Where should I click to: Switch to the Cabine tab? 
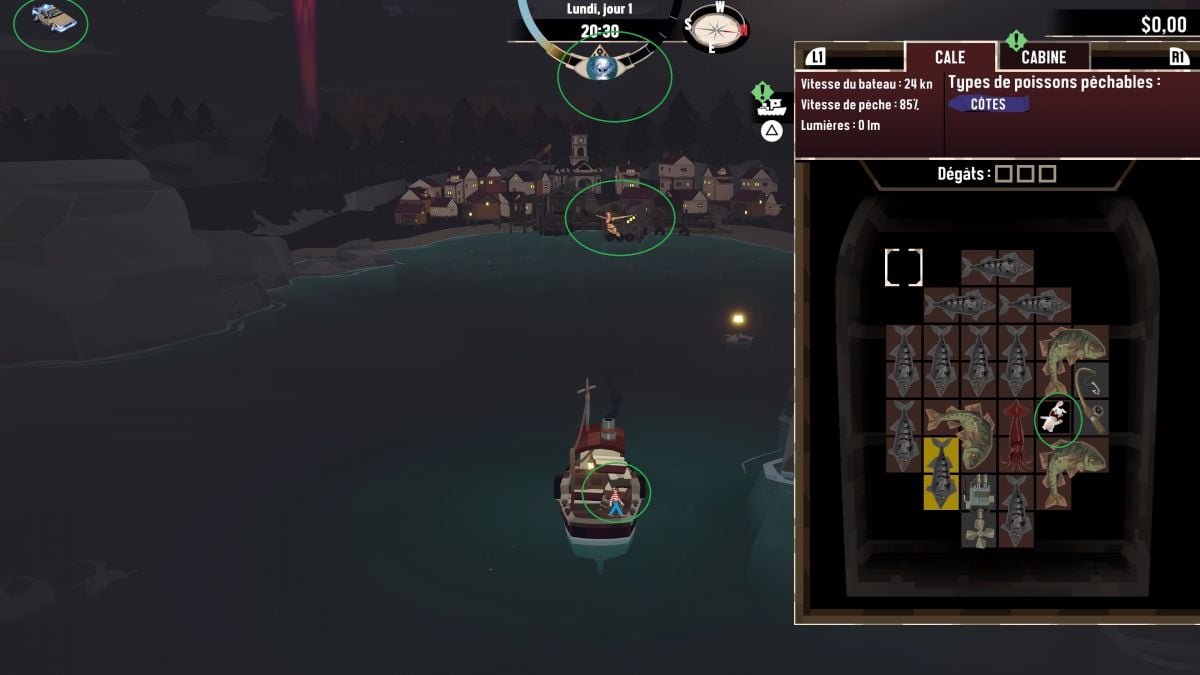(1043, 58)
